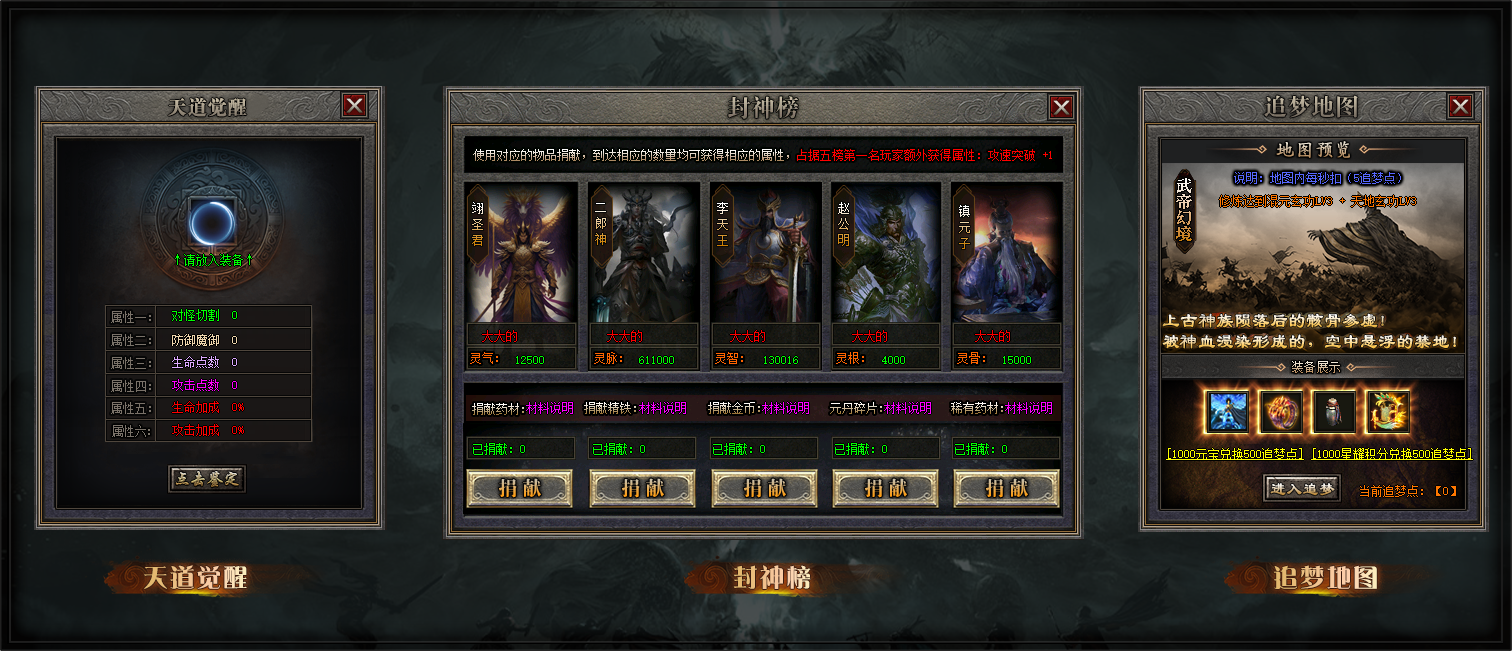1512x651 pixels.
Task: Open 材料说明 link for 捐献精铁
Action: coord(663,408)
